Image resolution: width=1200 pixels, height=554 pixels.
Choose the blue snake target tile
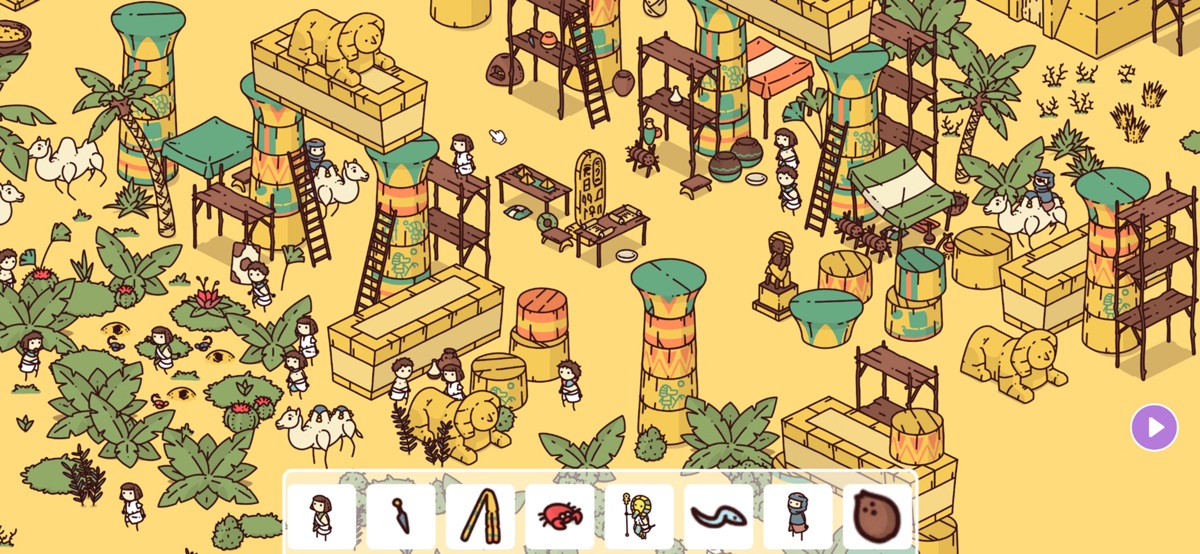click(718, 515)
